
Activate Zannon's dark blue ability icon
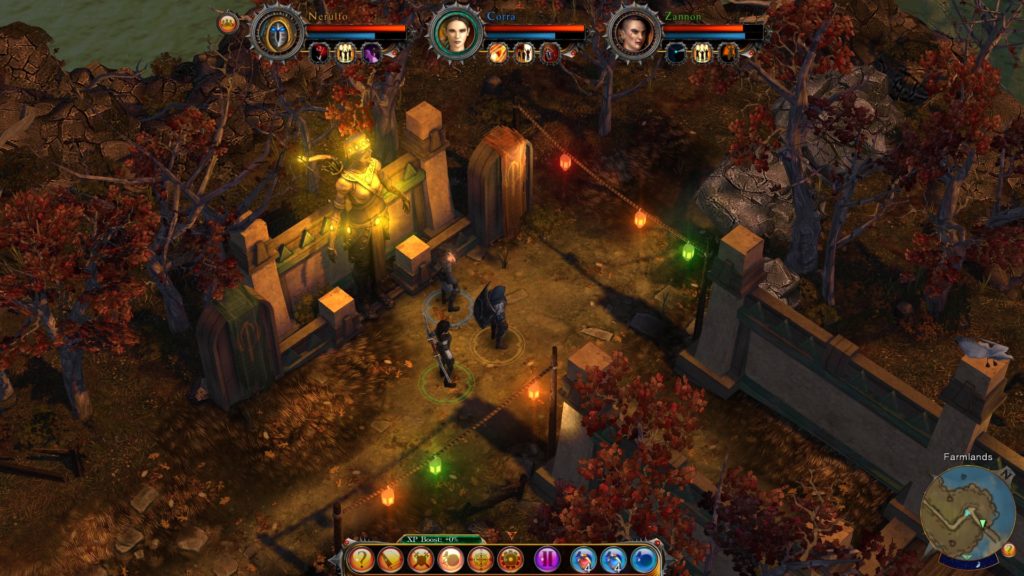678,53
